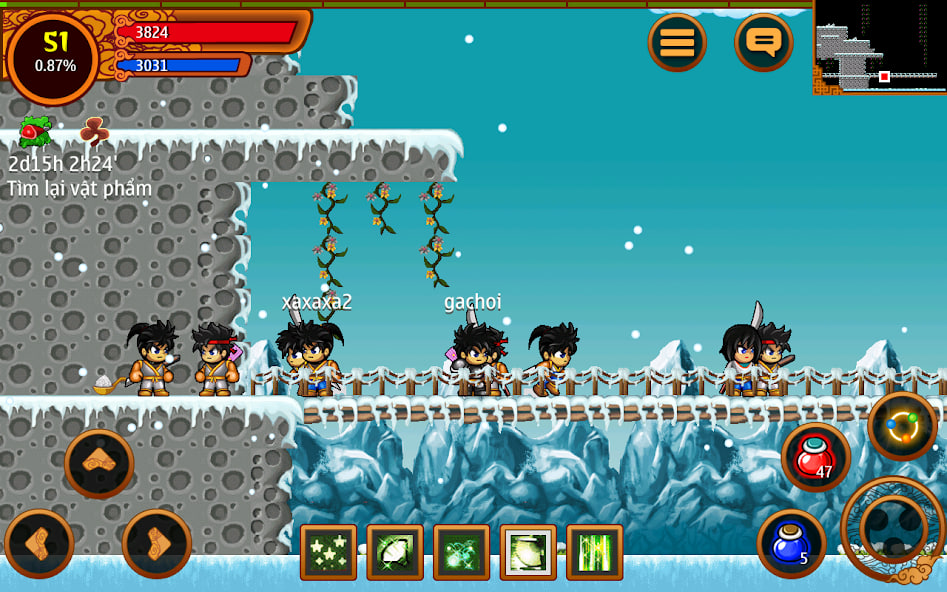Use the red health potion
This screenshot has height=592, width=947.
tap(815, 456)
